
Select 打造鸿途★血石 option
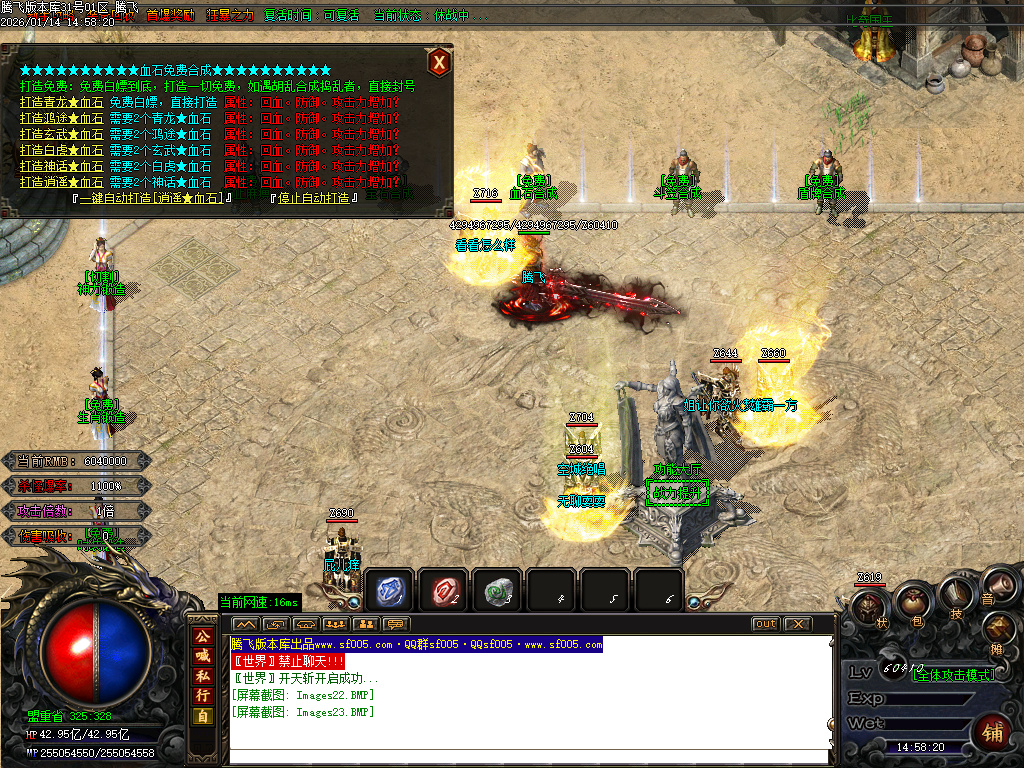coord(61,118)
